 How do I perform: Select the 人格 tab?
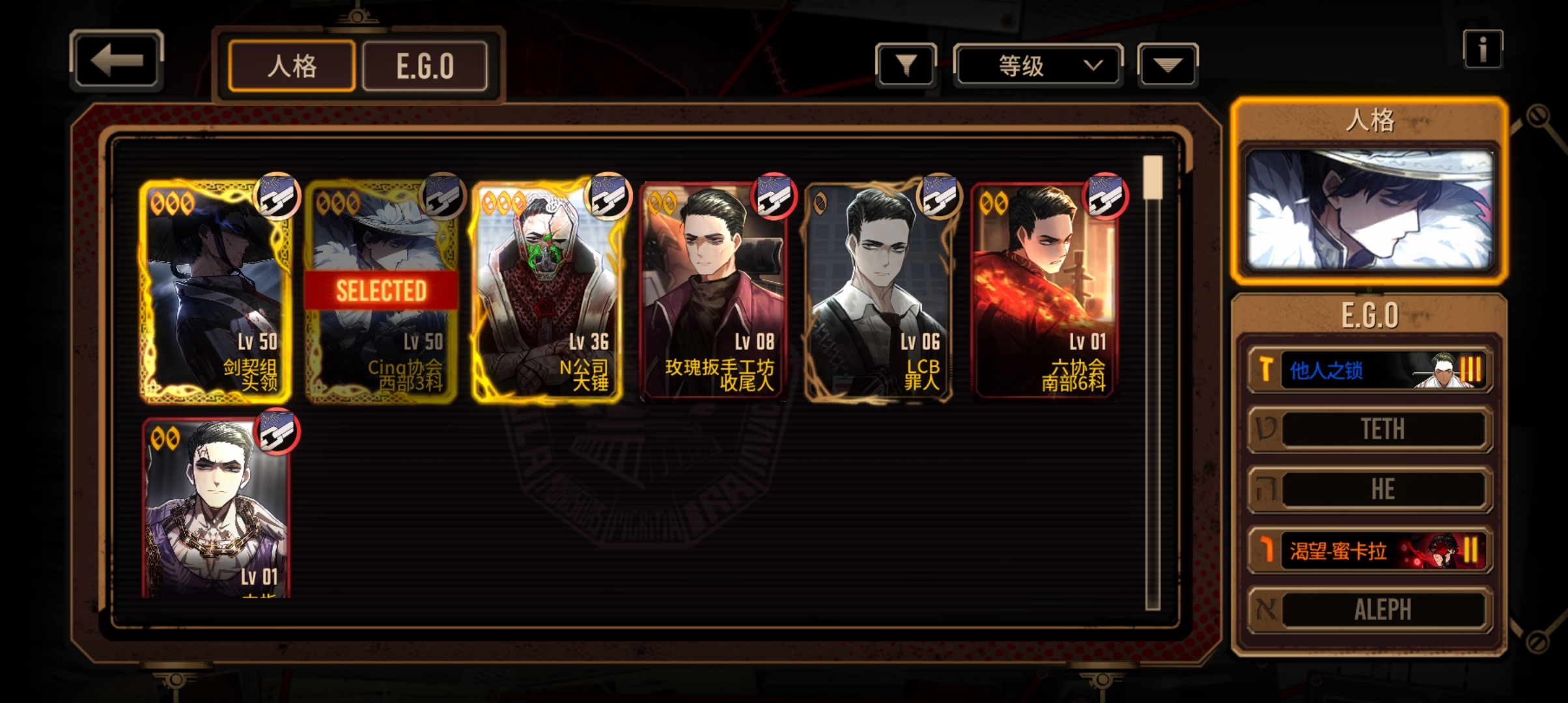tap(292, 66)
